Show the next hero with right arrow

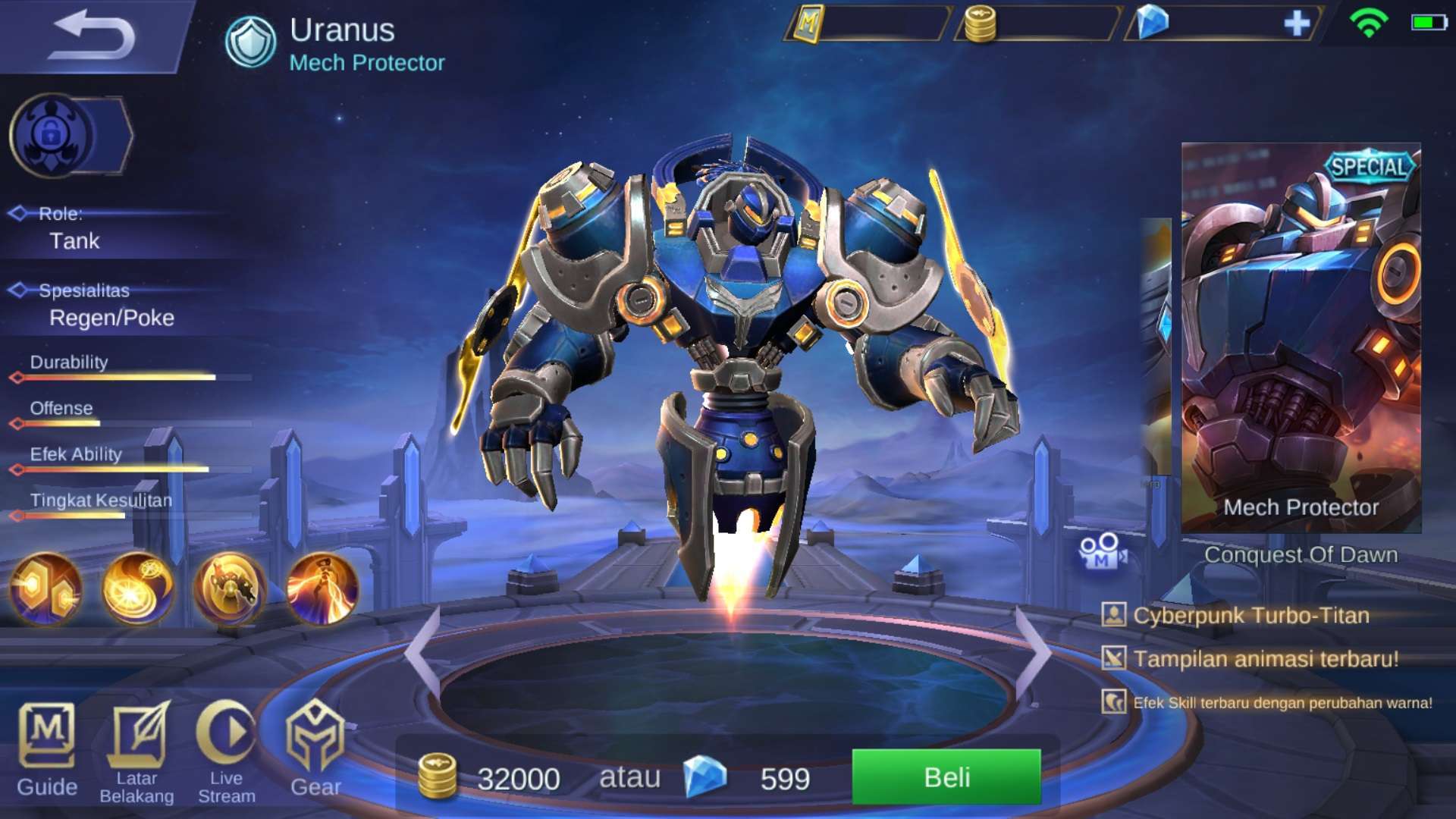click(1033, 651)
